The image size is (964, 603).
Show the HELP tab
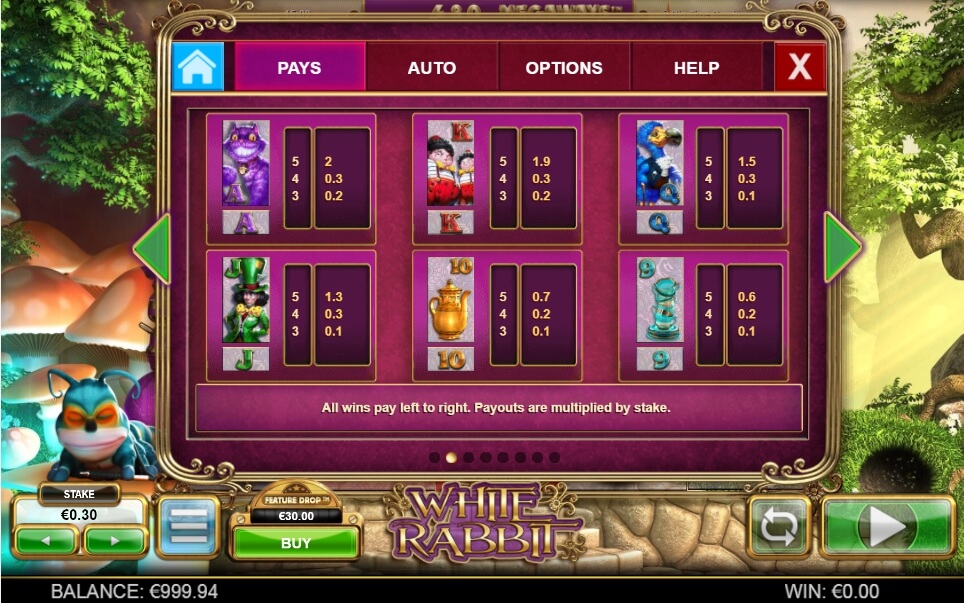(x=696, y=68)
